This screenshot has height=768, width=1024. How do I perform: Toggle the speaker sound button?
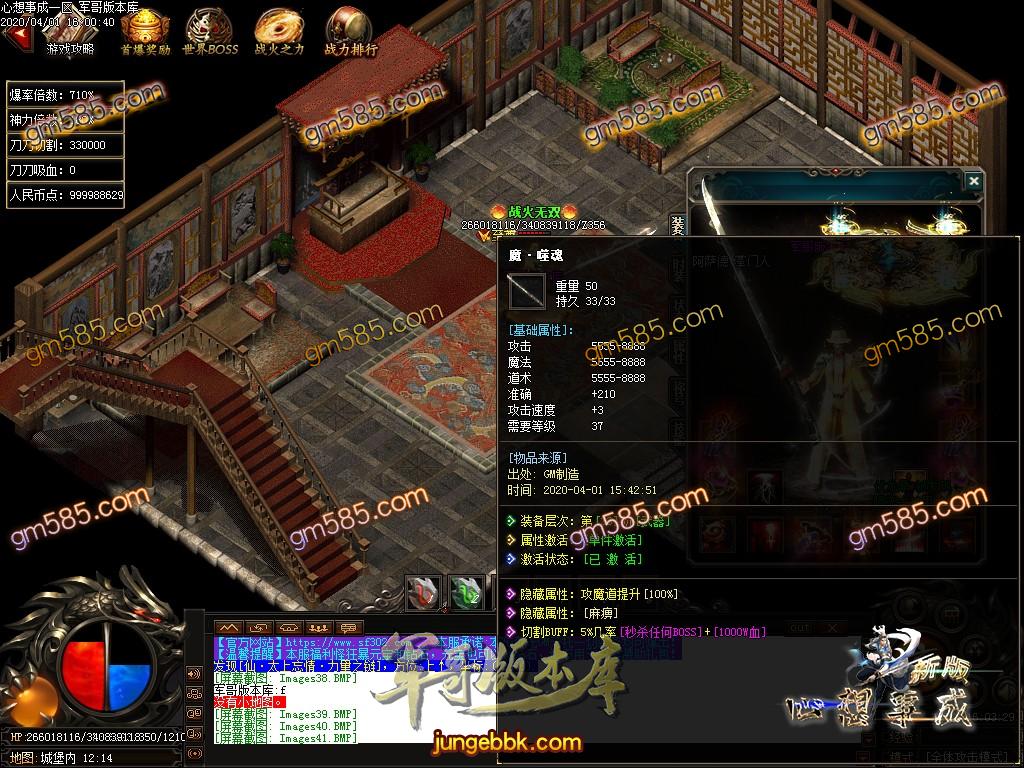[193, 673]
